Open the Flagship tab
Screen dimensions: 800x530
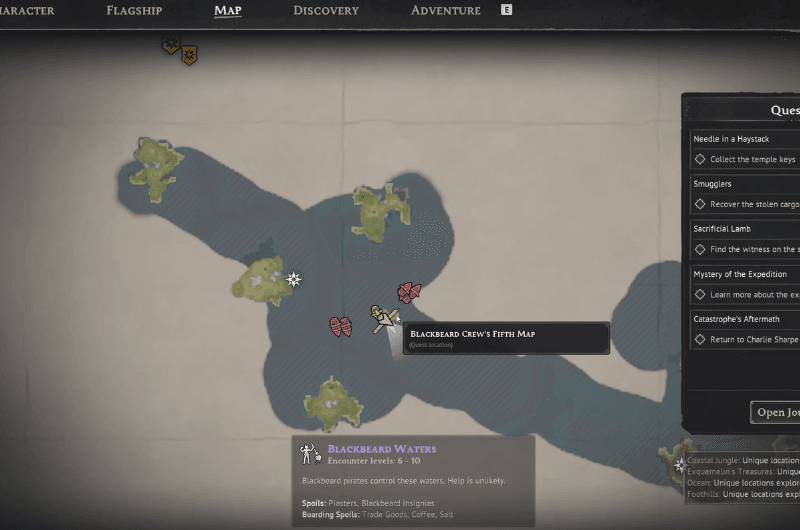point(134,11)
